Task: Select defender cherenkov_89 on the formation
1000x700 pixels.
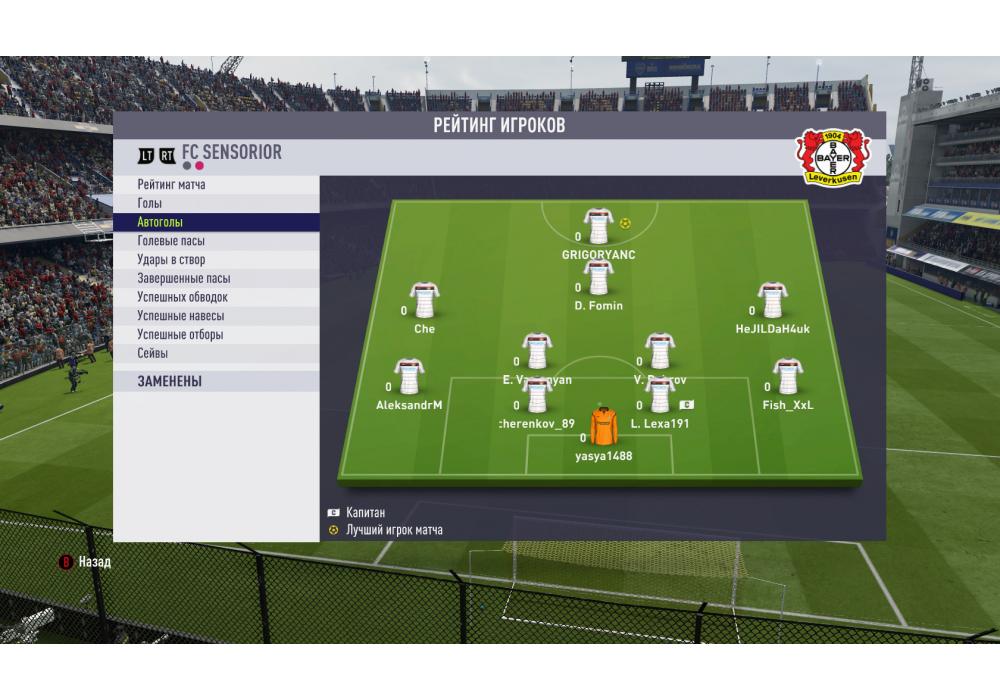Action: pos(537,396)
